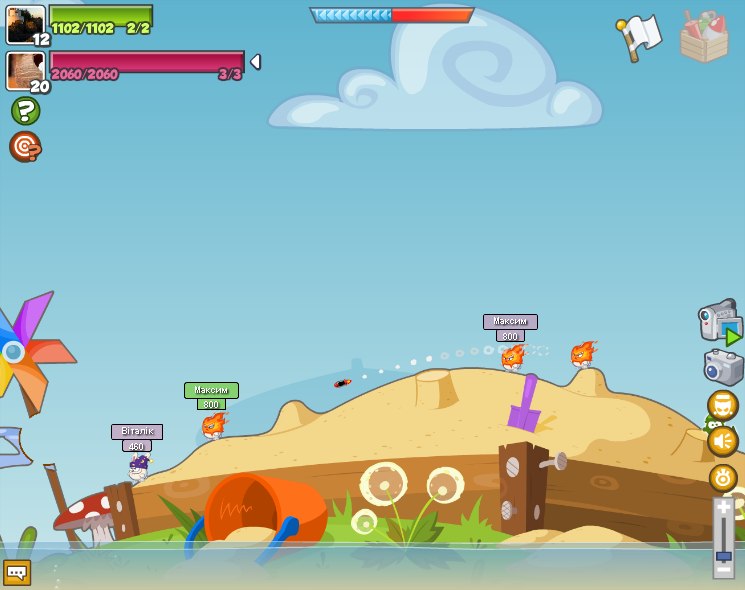The width and height of the screenshot is (745, 590).
Task: Start video recording with the camcorder icon
Action: pyautogui.click(x=719, y=321)
